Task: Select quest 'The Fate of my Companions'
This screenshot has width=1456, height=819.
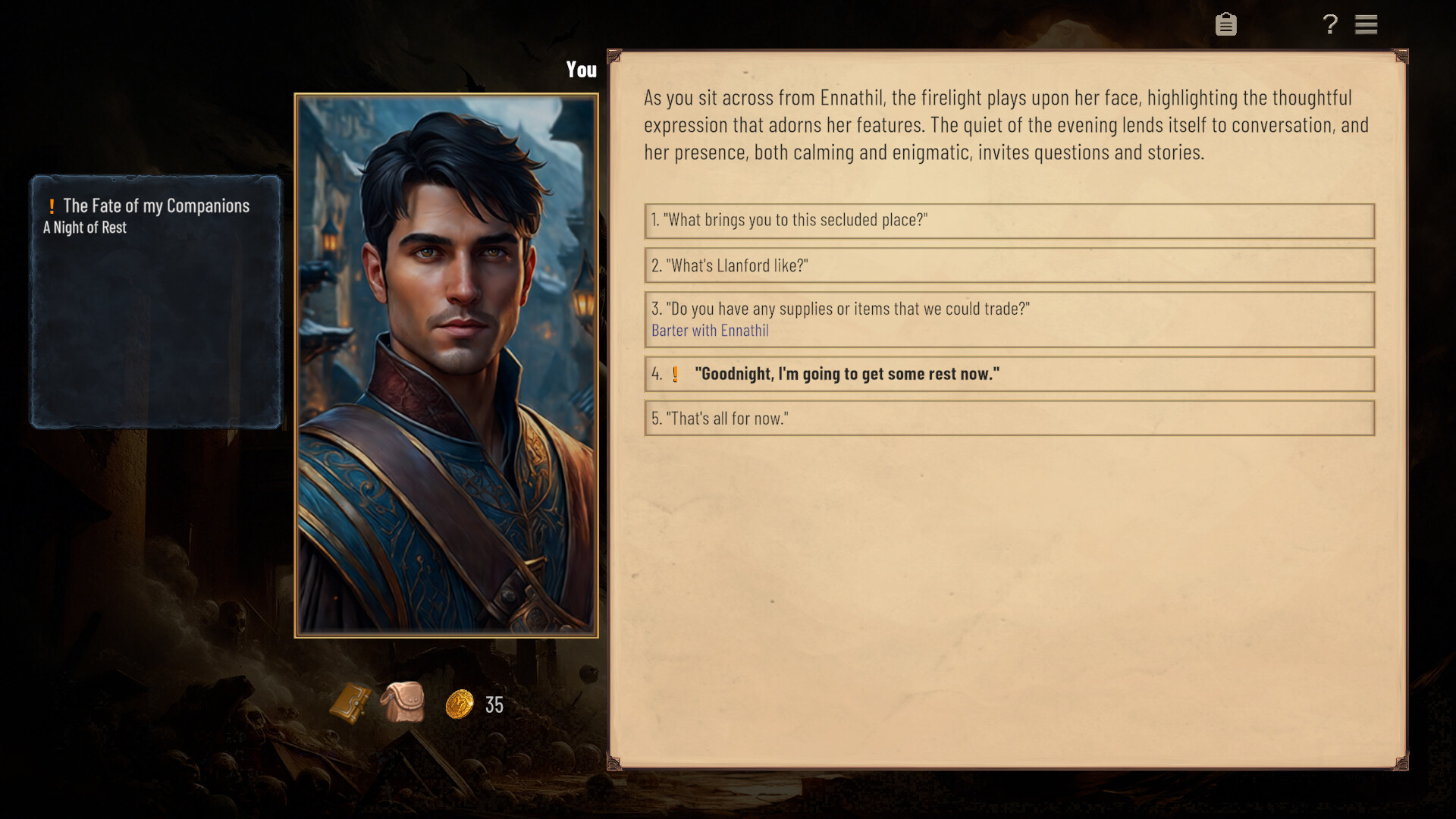Action: 155,205
